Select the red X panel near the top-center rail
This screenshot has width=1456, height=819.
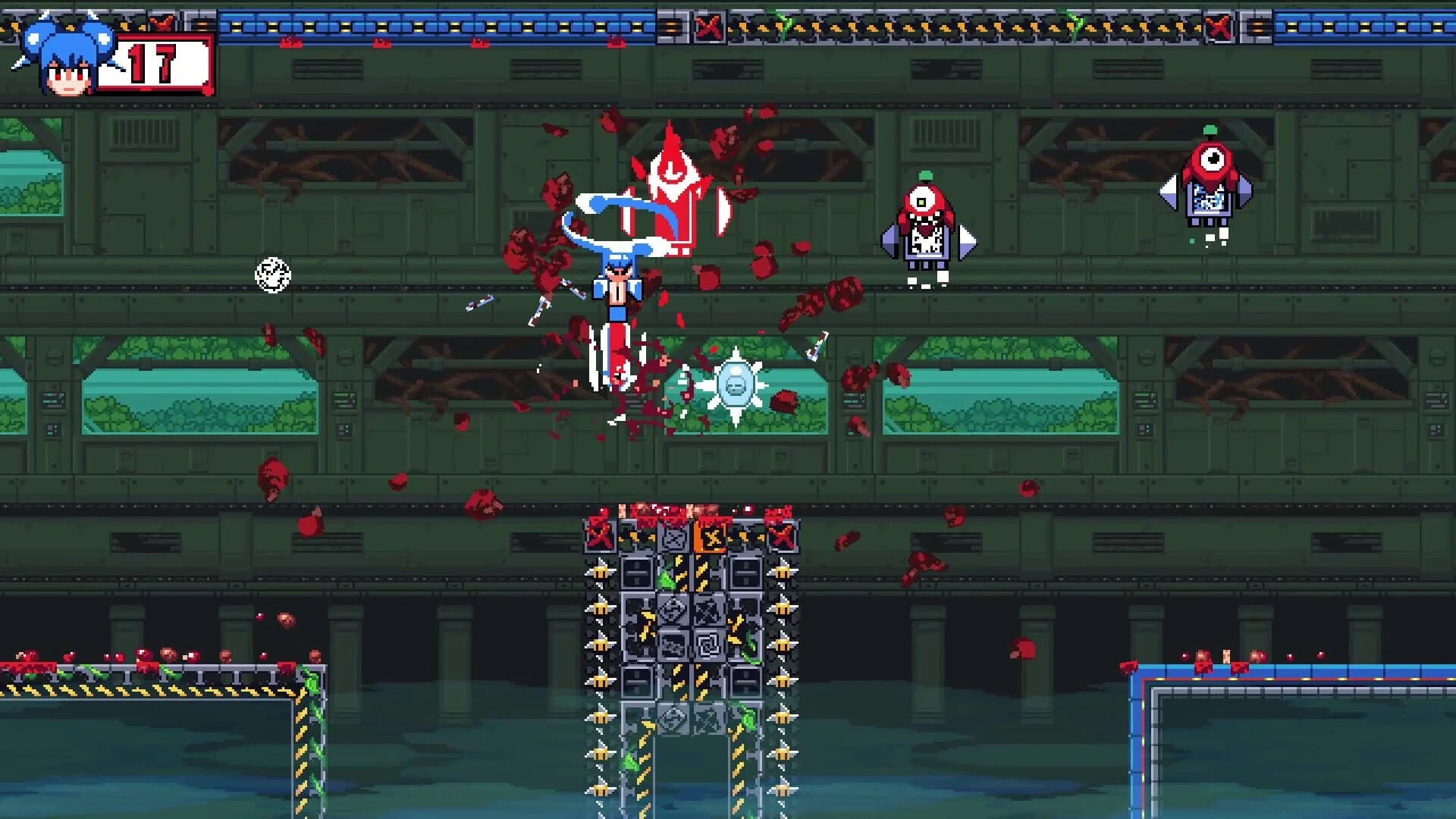pyautogui.click(x=708, y=26)
